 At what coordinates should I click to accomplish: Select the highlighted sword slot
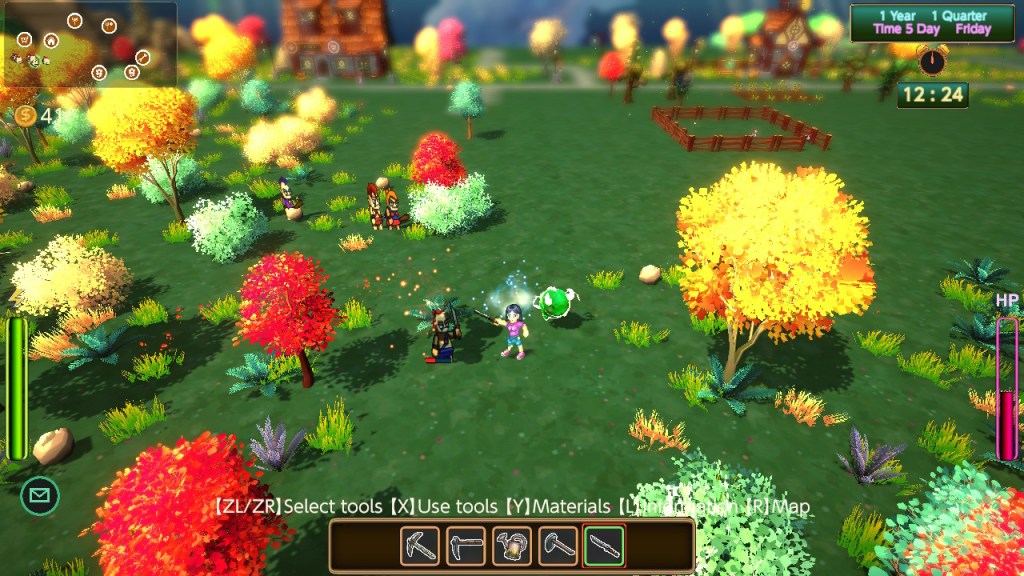604,546
